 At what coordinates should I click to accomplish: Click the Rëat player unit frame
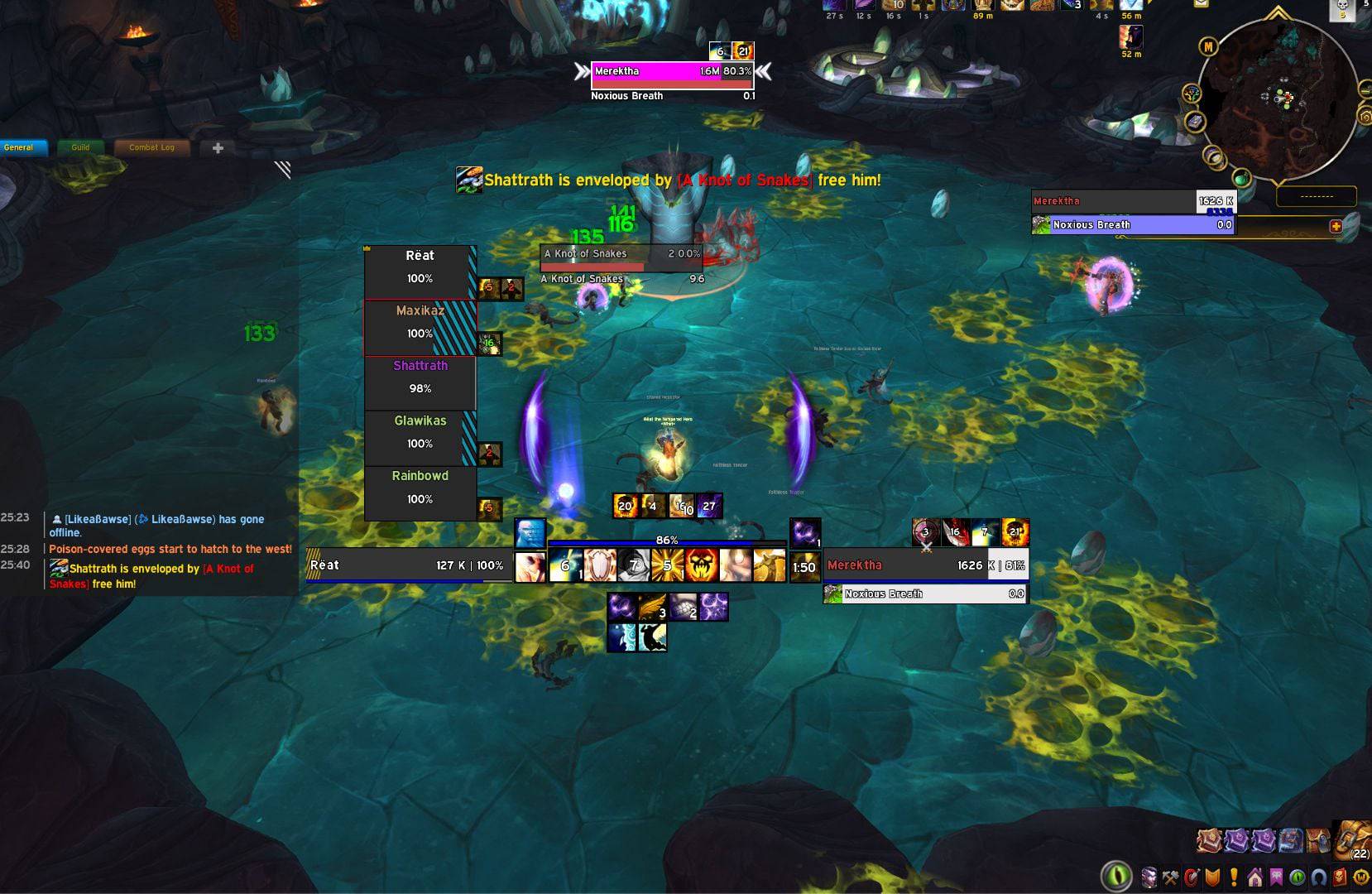click(x=409, y=565)
